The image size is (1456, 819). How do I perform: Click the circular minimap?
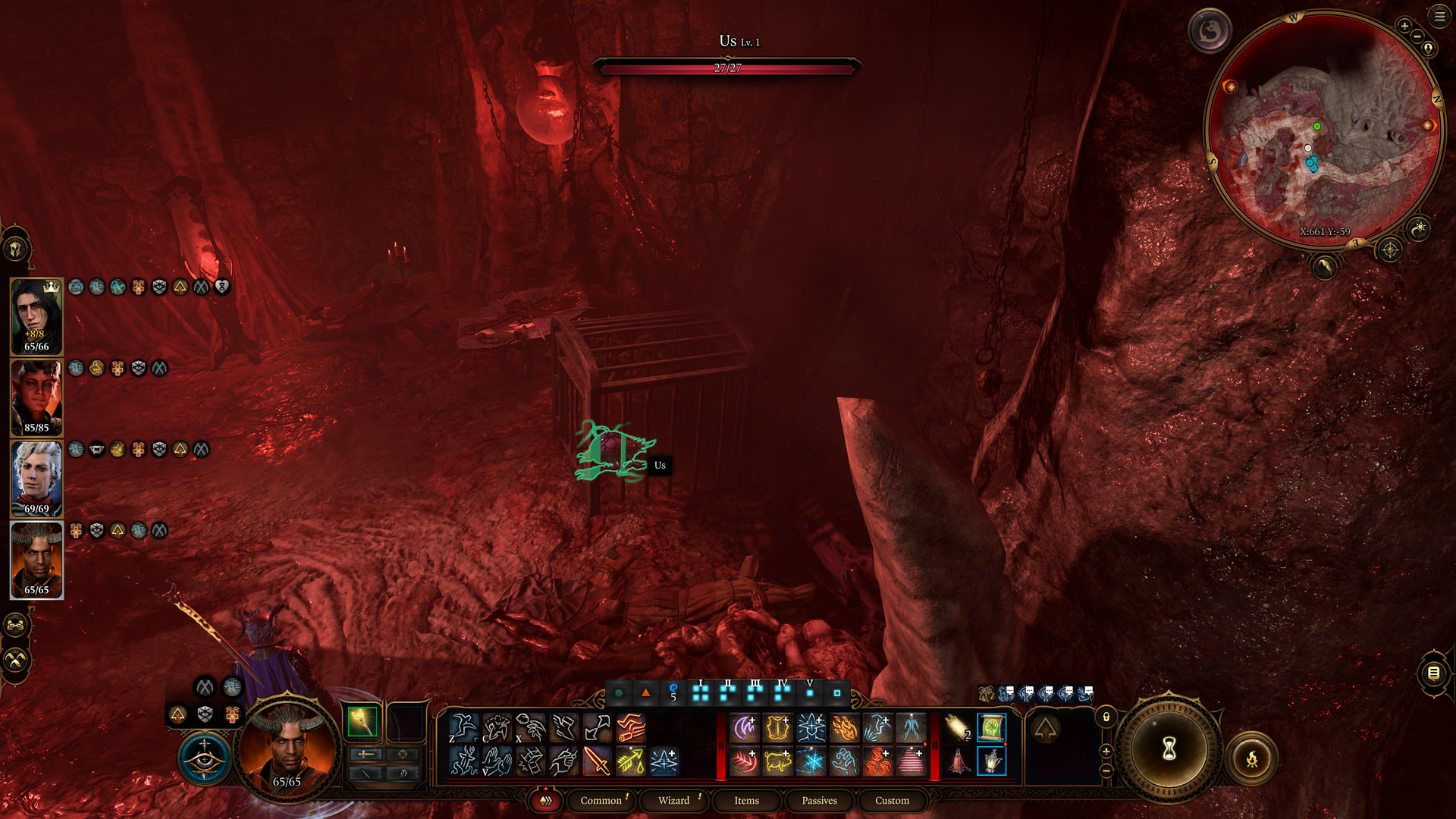[1326, 129]
